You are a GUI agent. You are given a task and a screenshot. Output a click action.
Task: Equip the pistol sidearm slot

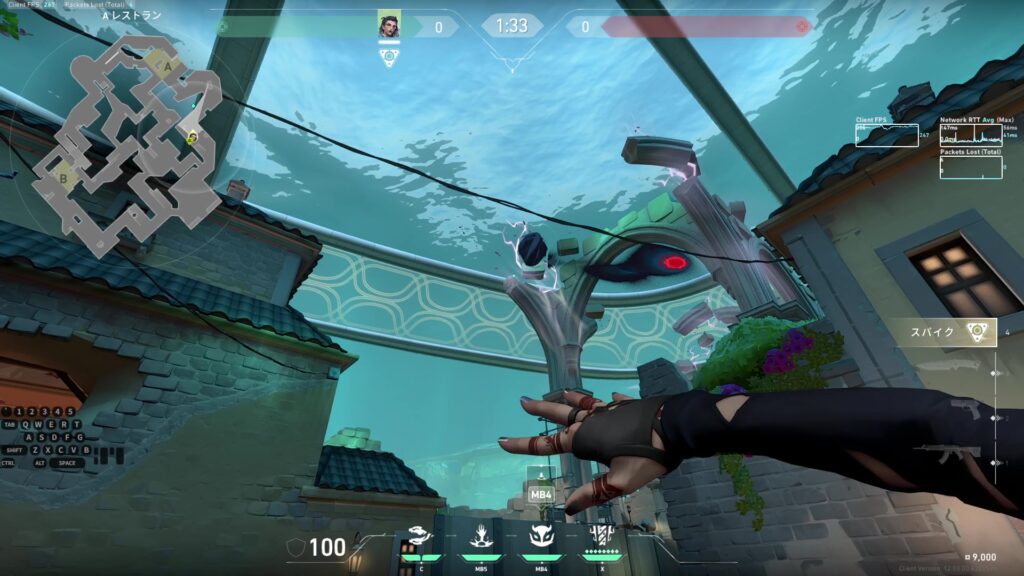click(x=966, y=410)
